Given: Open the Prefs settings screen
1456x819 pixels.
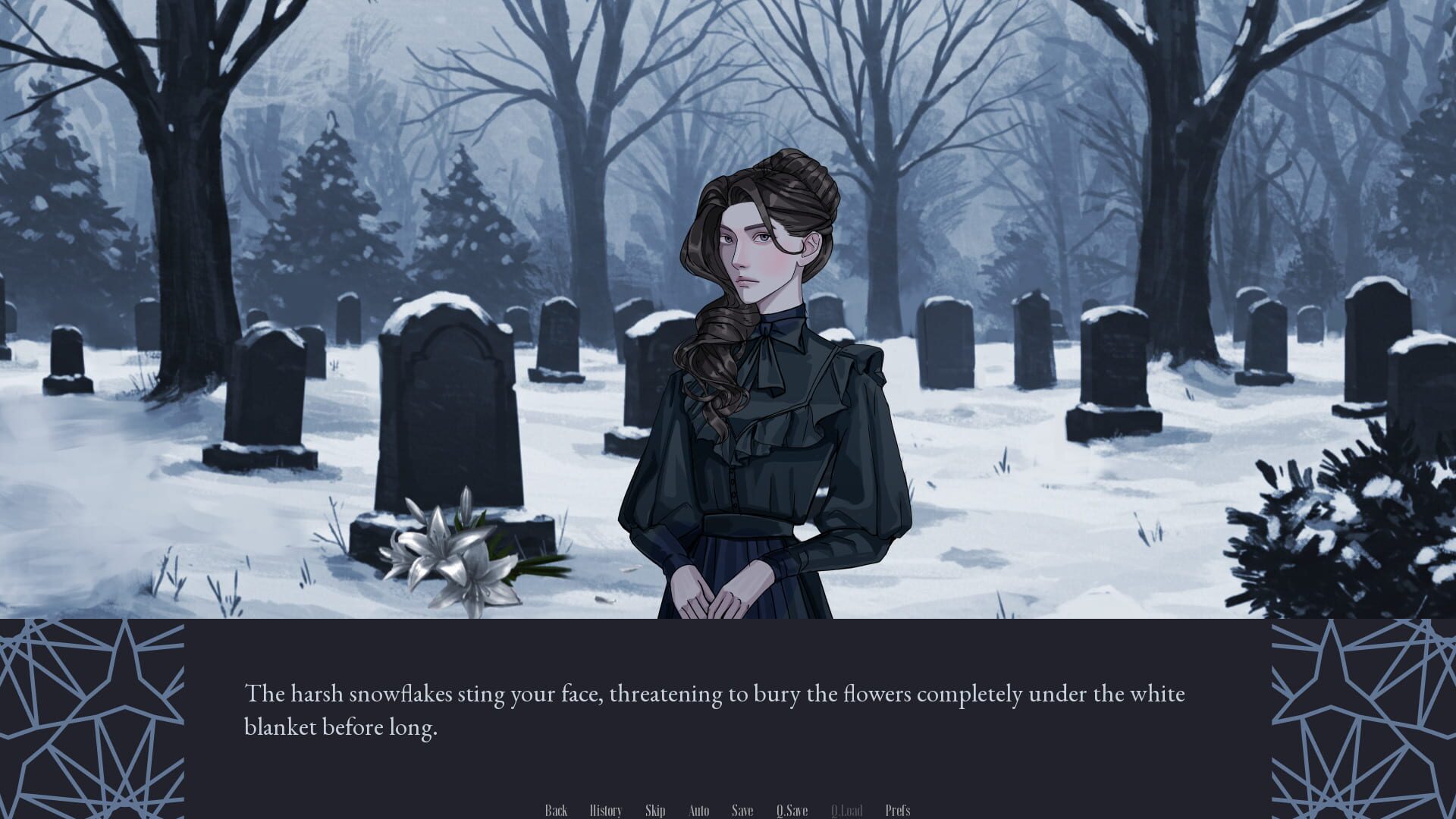Looking at the screenshot, I should 899,810.
